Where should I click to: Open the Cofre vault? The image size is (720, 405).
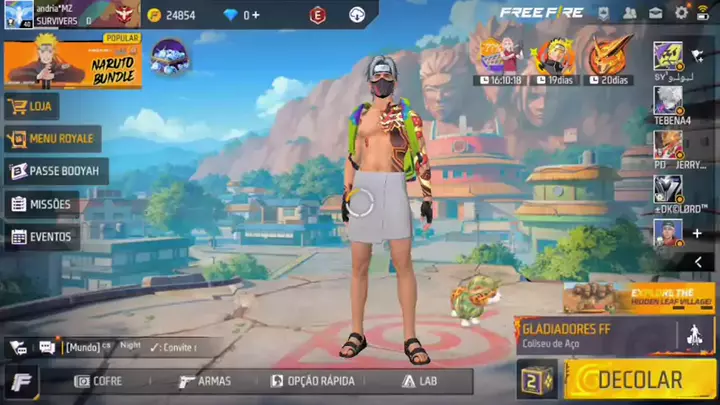[99, 381]
